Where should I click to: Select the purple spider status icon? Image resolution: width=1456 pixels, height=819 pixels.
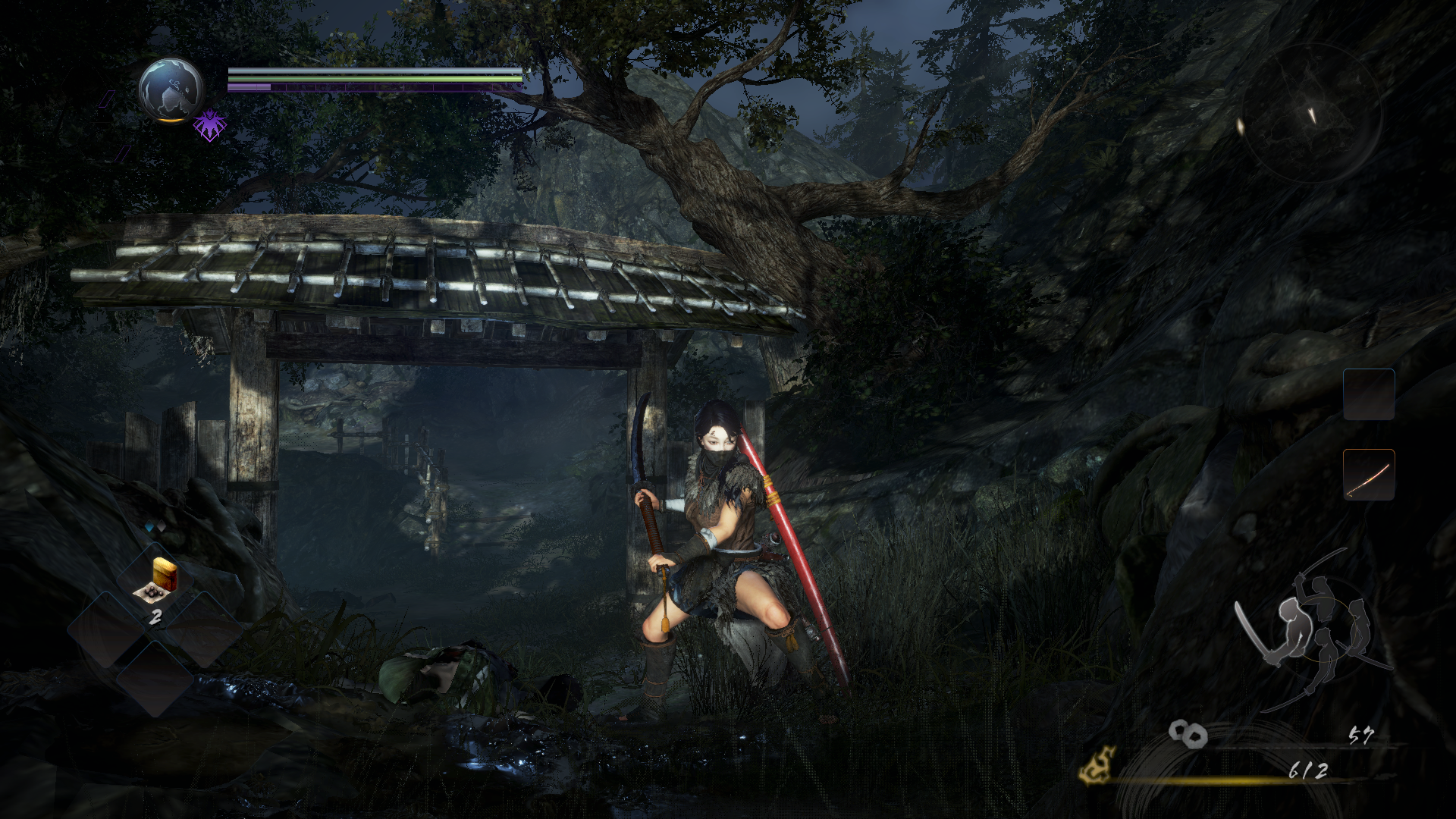(209, 125)
